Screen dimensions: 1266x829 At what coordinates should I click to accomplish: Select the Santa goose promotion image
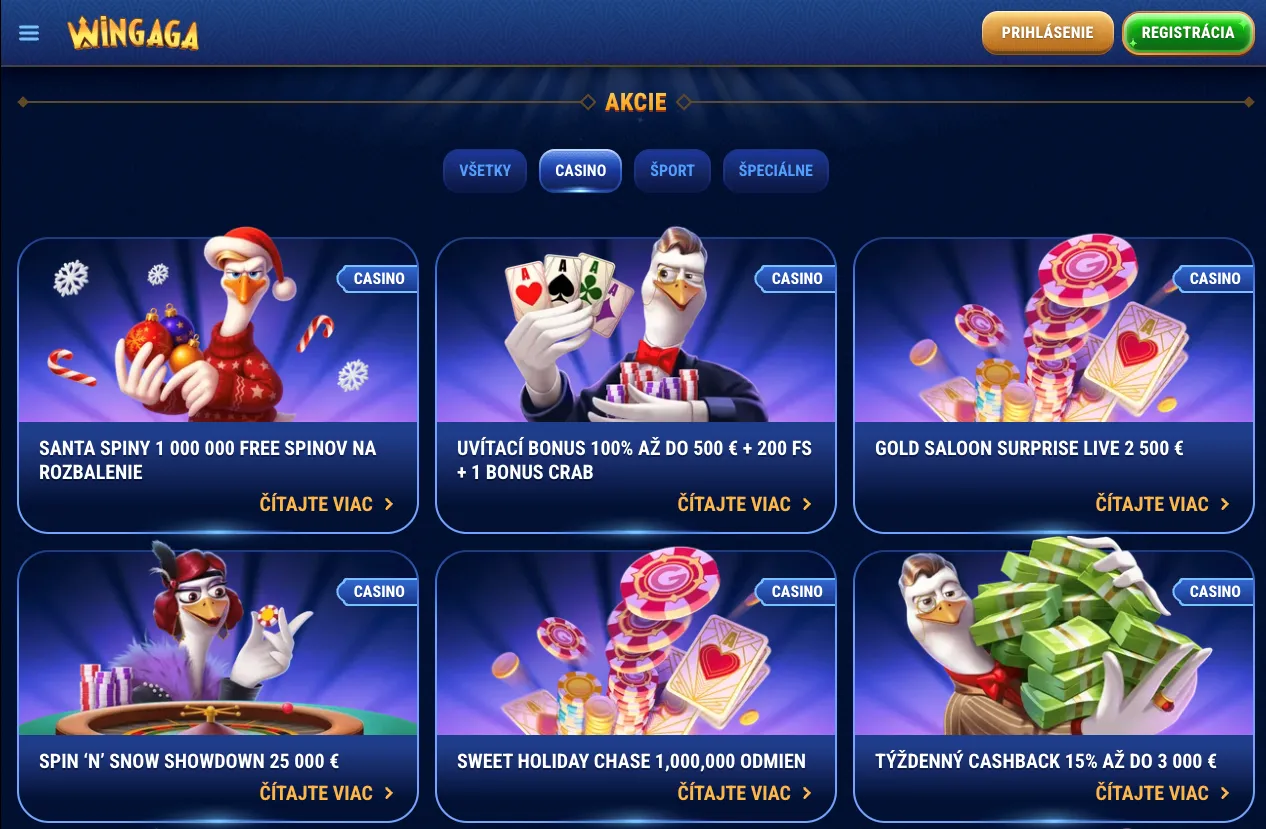point(218,331)
